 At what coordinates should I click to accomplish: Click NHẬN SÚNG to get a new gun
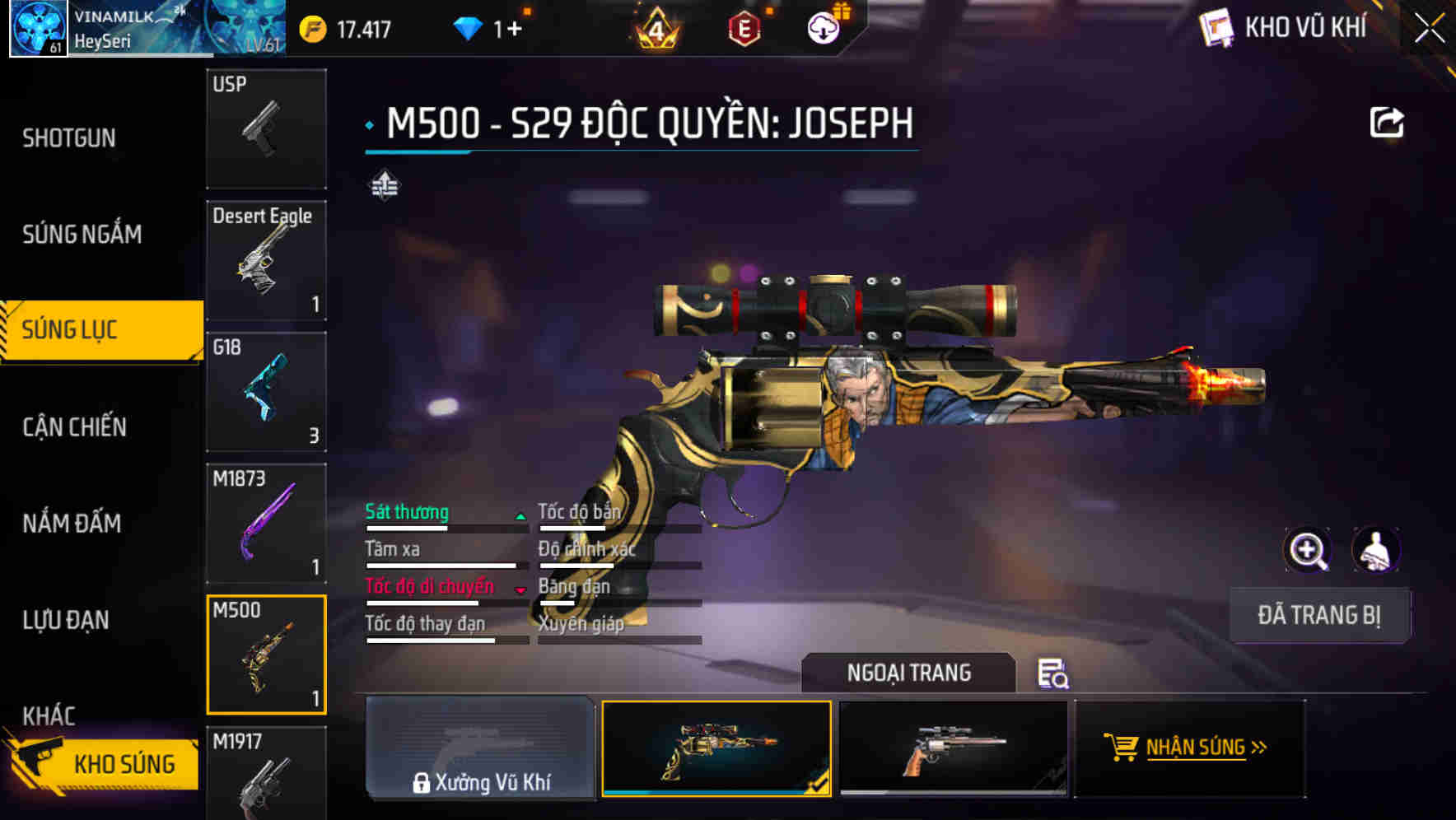(x=1189, y=748)
